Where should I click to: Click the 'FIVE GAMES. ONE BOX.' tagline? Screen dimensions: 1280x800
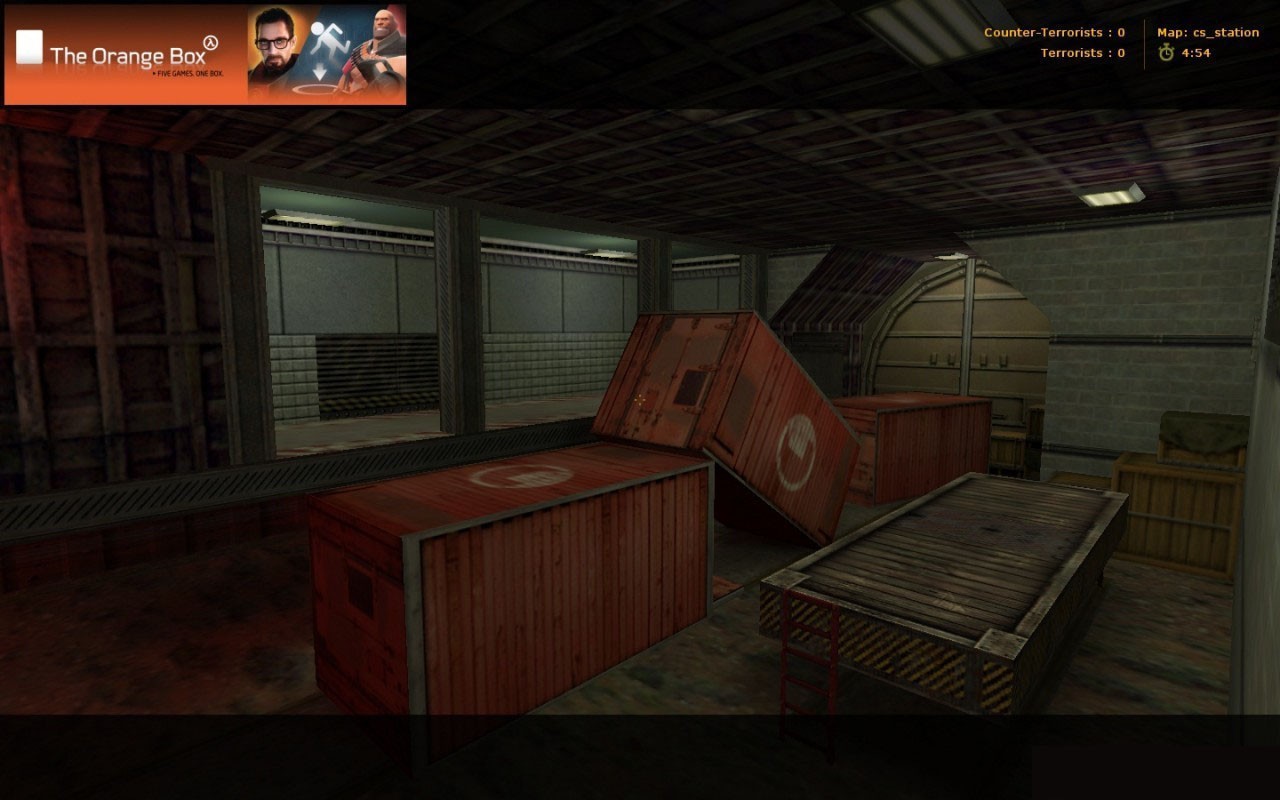(x=189, y=74)
